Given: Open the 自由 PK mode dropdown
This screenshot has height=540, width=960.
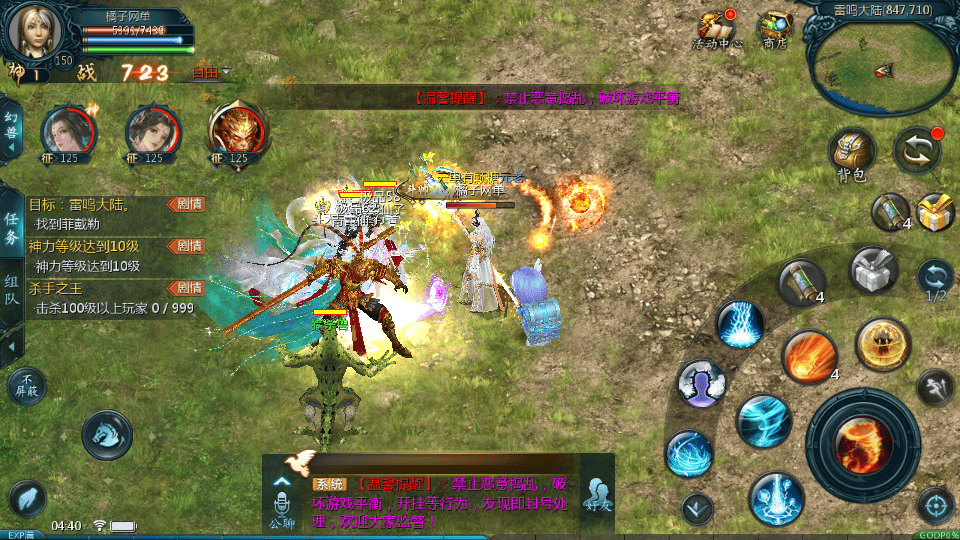Looking at the screenshot, I should 211,72.
